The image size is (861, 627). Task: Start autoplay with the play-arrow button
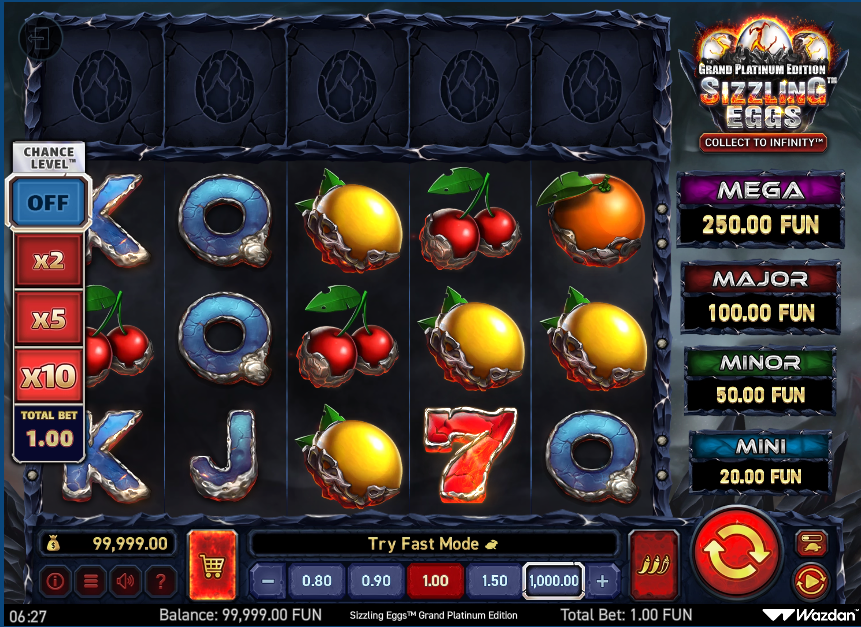point(809,580)
